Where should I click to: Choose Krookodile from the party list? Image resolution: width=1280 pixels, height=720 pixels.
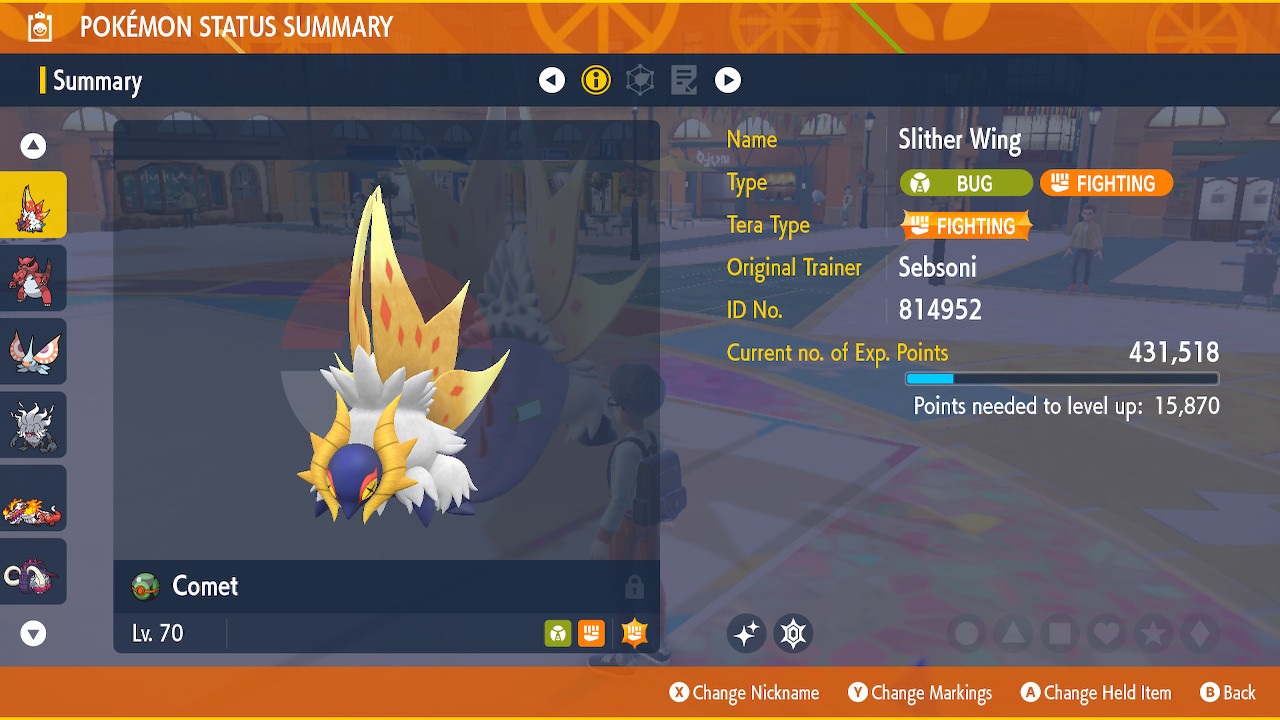point(33,278)
